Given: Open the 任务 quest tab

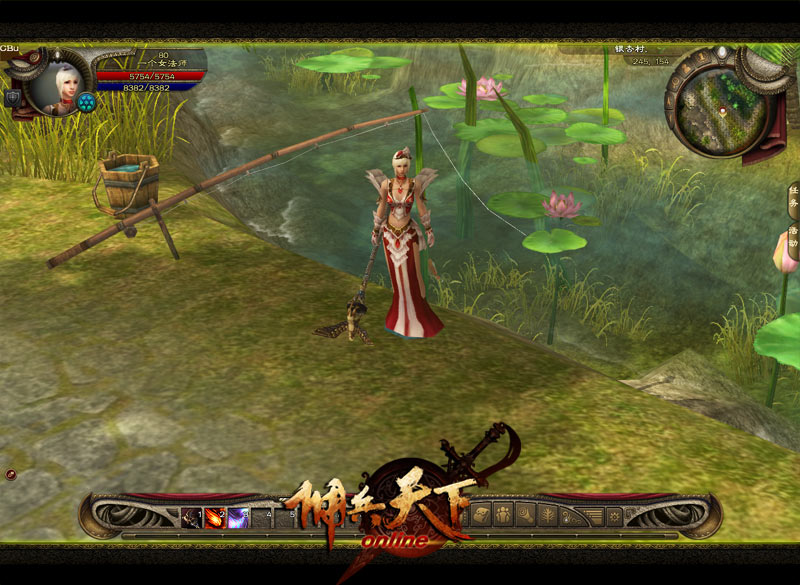Looking at the screenshot, I should pos(793,200).
